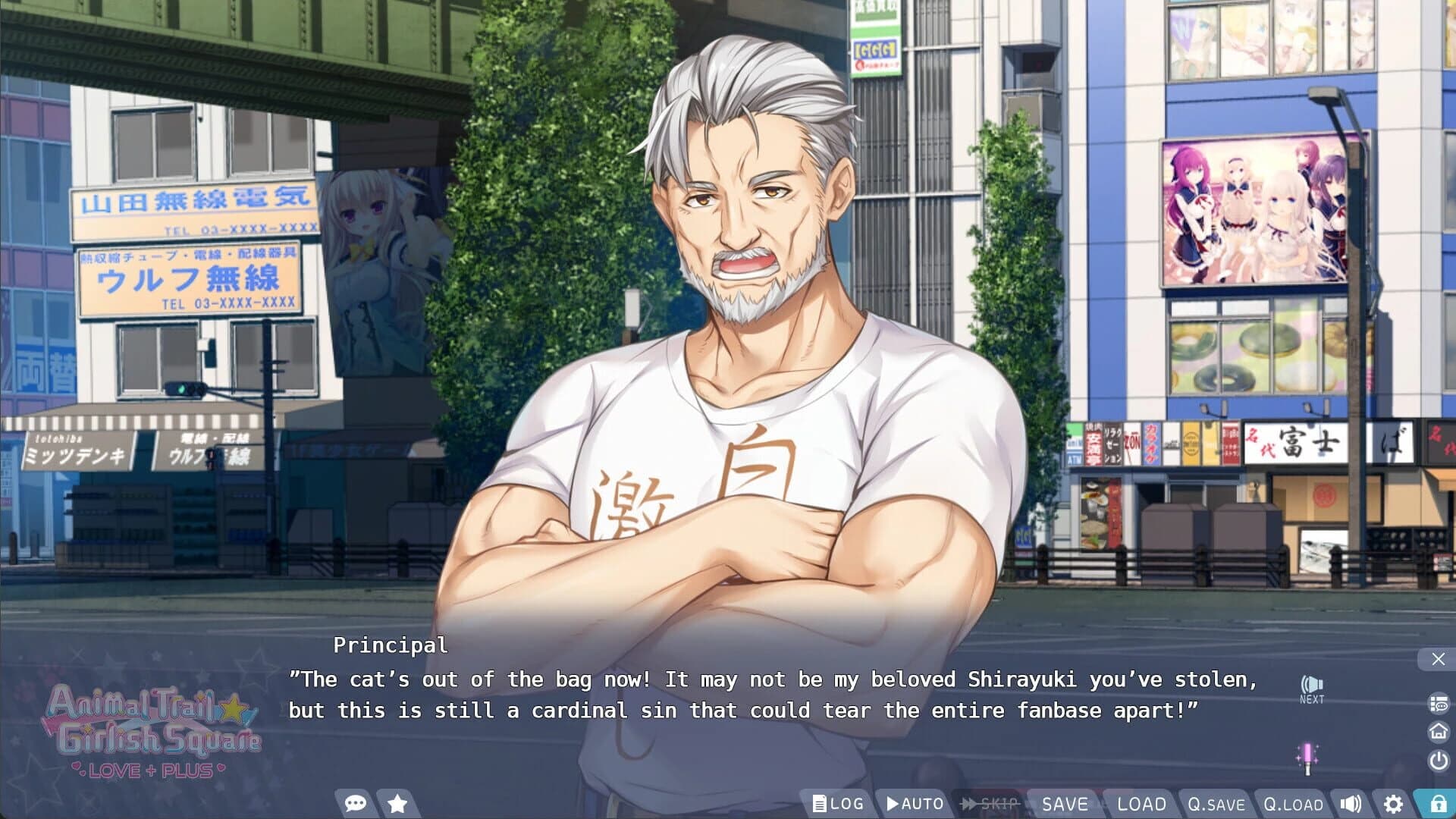Open the SAVE screen
Viewport: 1456px width, 819px height.
[1065, 803]
